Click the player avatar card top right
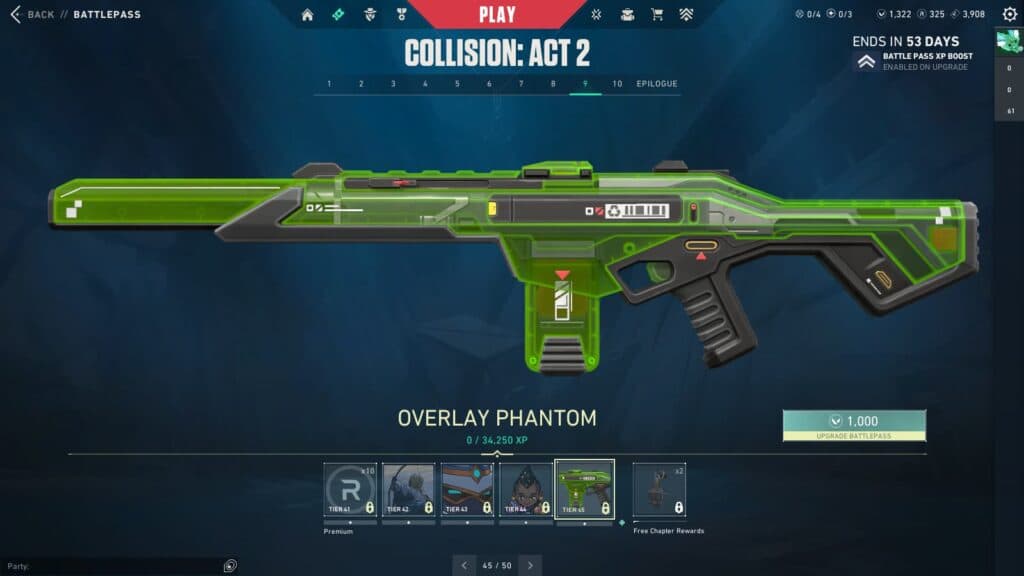 pos(1008,41)
